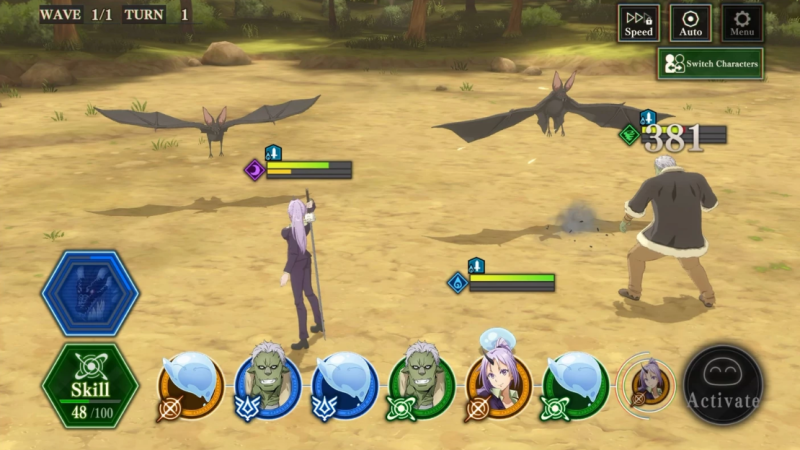The image size is (800, 450).
Task: Use the green Skill hexagon
Action: [x=90, y=385]
